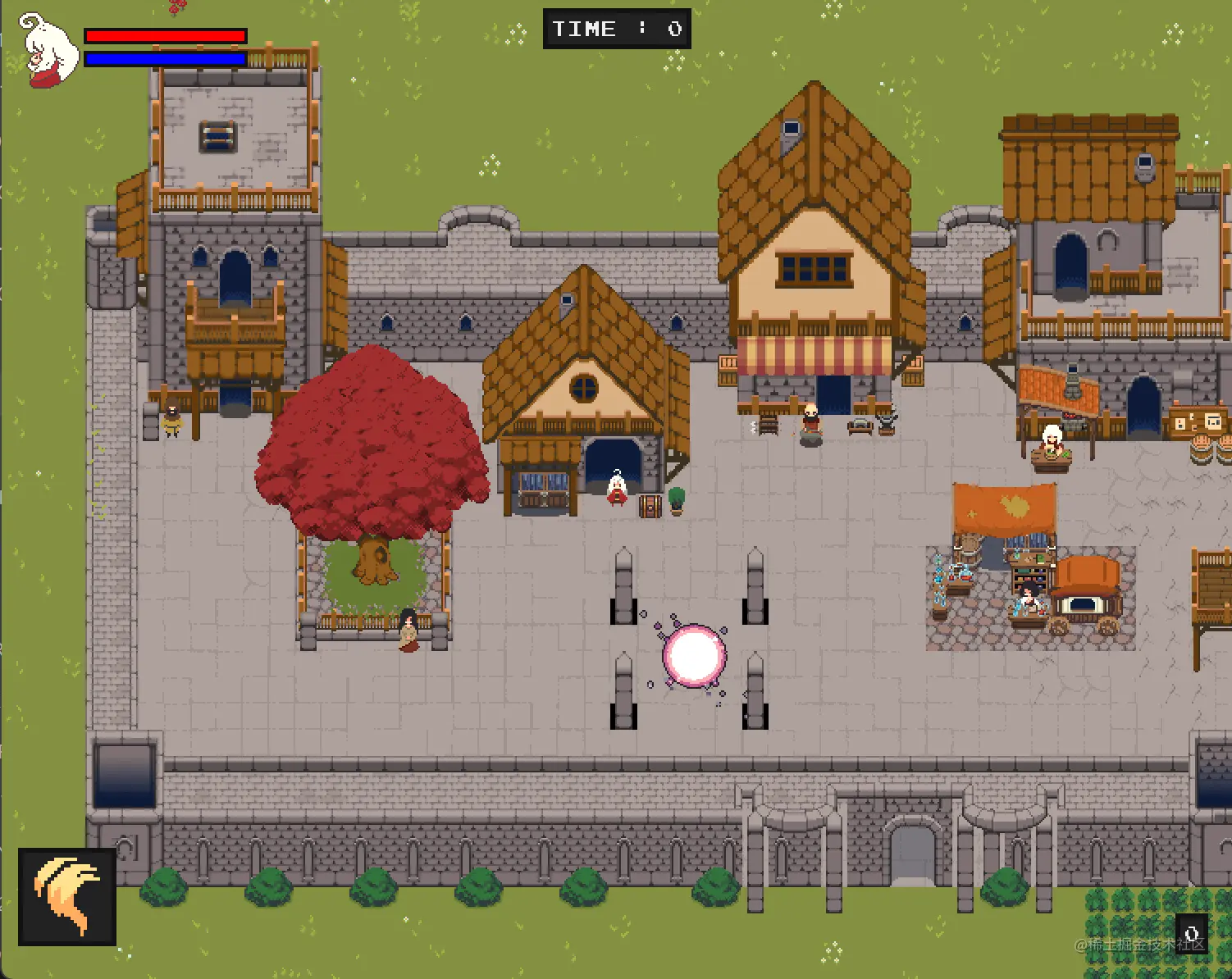Click the score counter box in bottom-right

(1193, 931)
